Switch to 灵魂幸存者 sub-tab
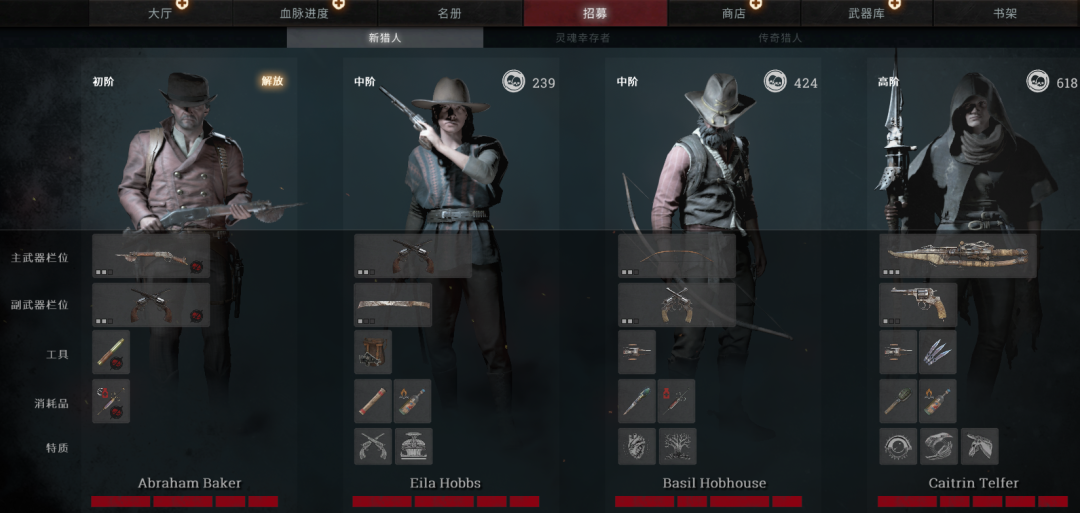Screen dimensions: 1080x513 coord(582,38)
